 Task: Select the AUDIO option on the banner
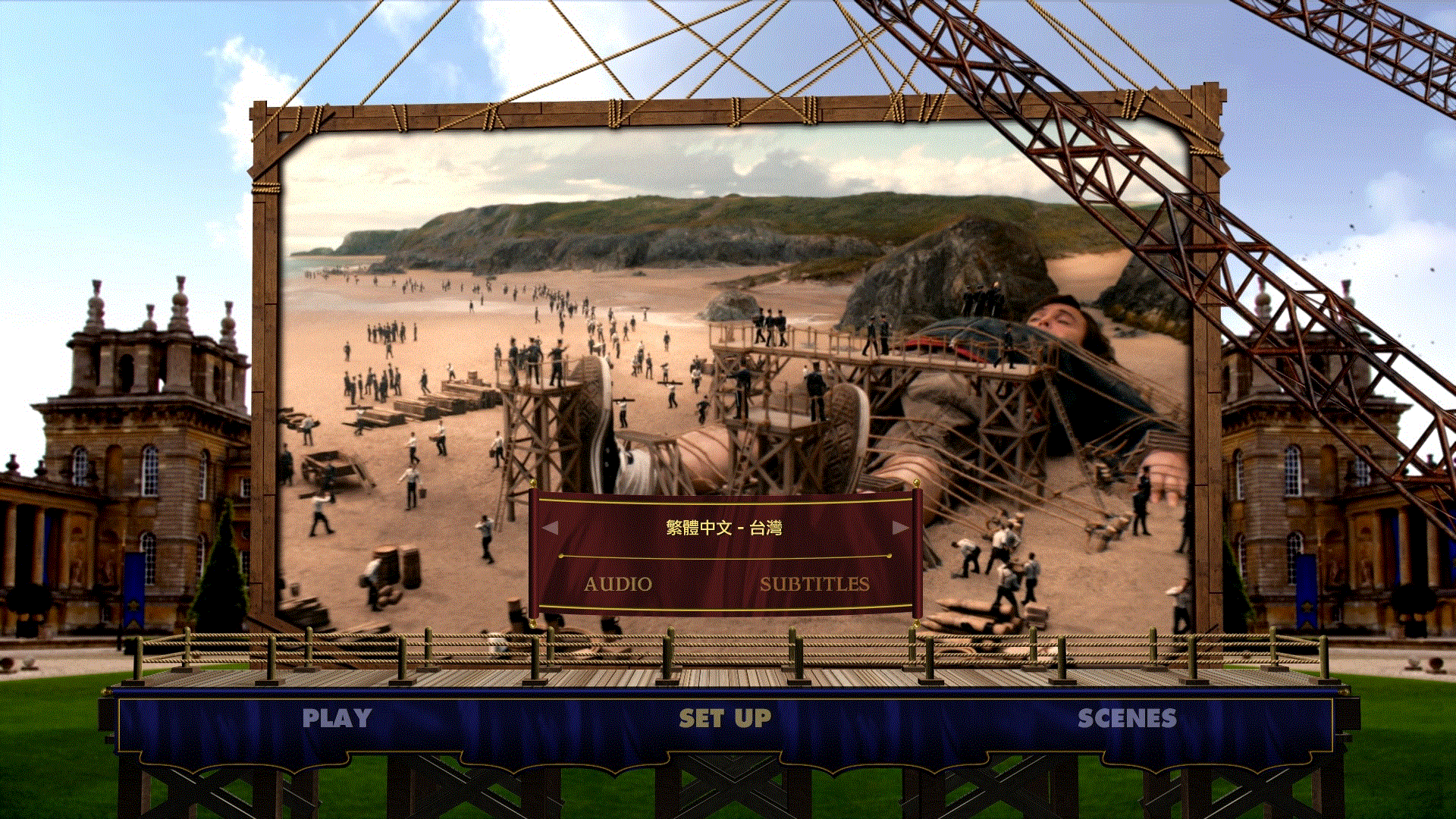(x=618, y=584)
